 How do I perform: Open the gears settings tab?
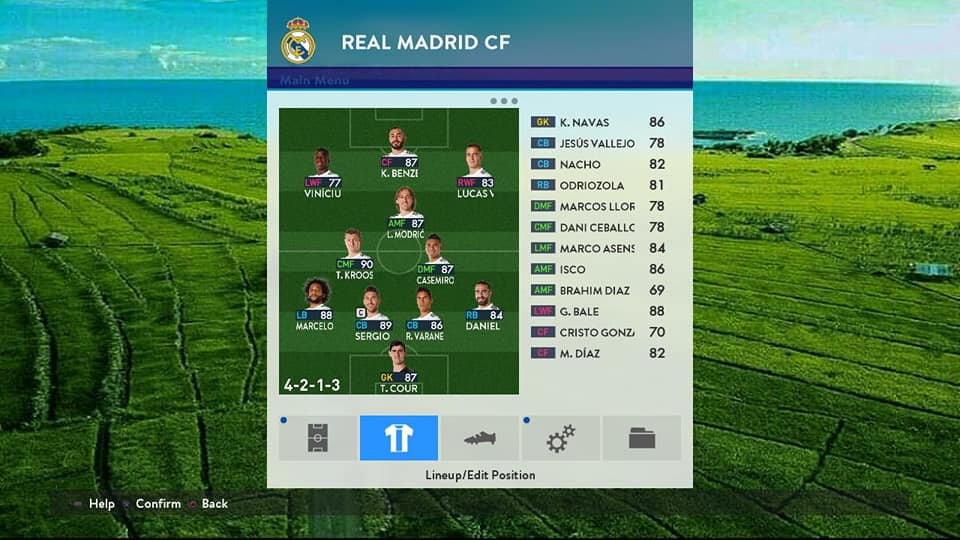point(560,438)
